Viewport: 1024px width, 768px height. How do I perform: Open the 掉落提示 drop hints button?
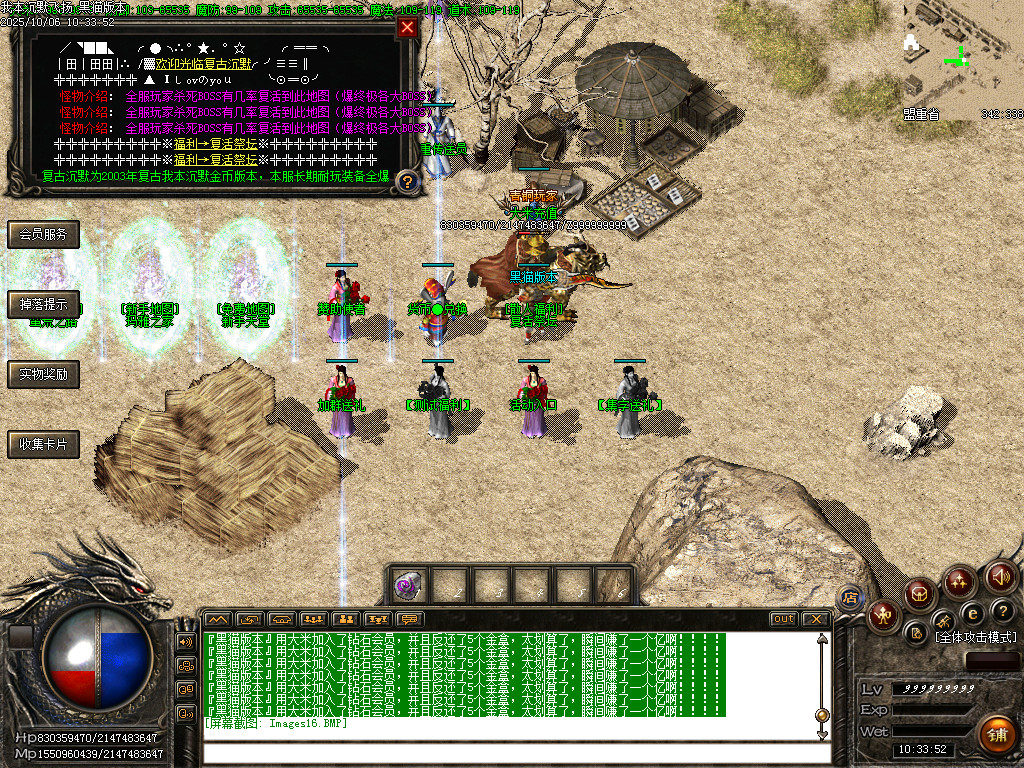[x=43, y=305]
